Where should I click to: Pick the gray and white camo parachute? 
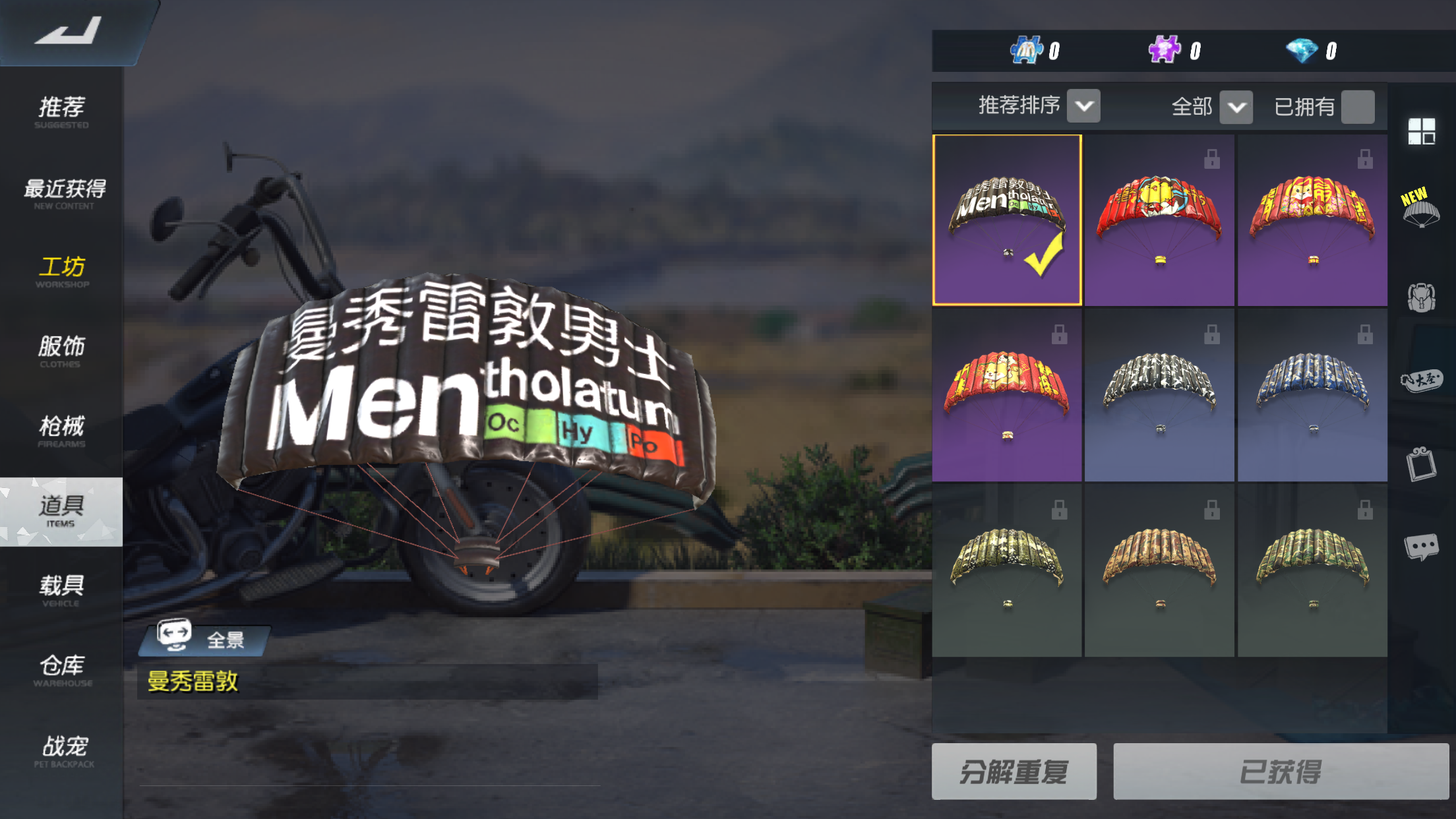pyautogui.click(x=1159, y=396)
